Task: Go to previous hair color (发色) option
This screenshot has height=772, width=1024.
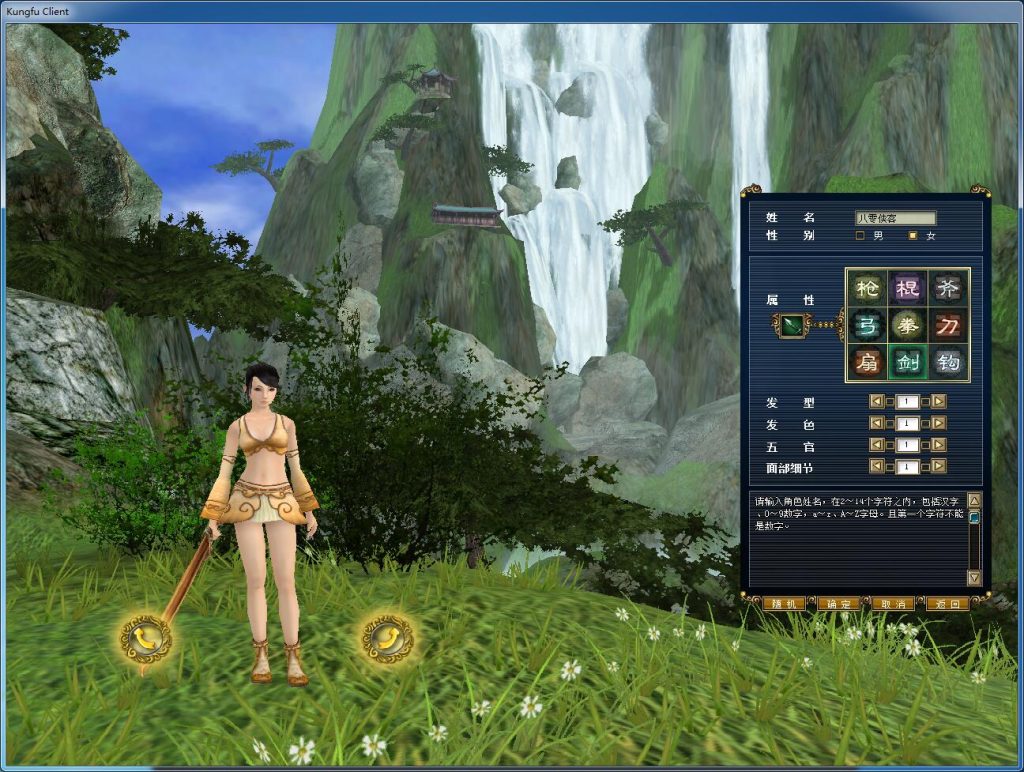Action: pyautogui.click(x=877, y=424)
